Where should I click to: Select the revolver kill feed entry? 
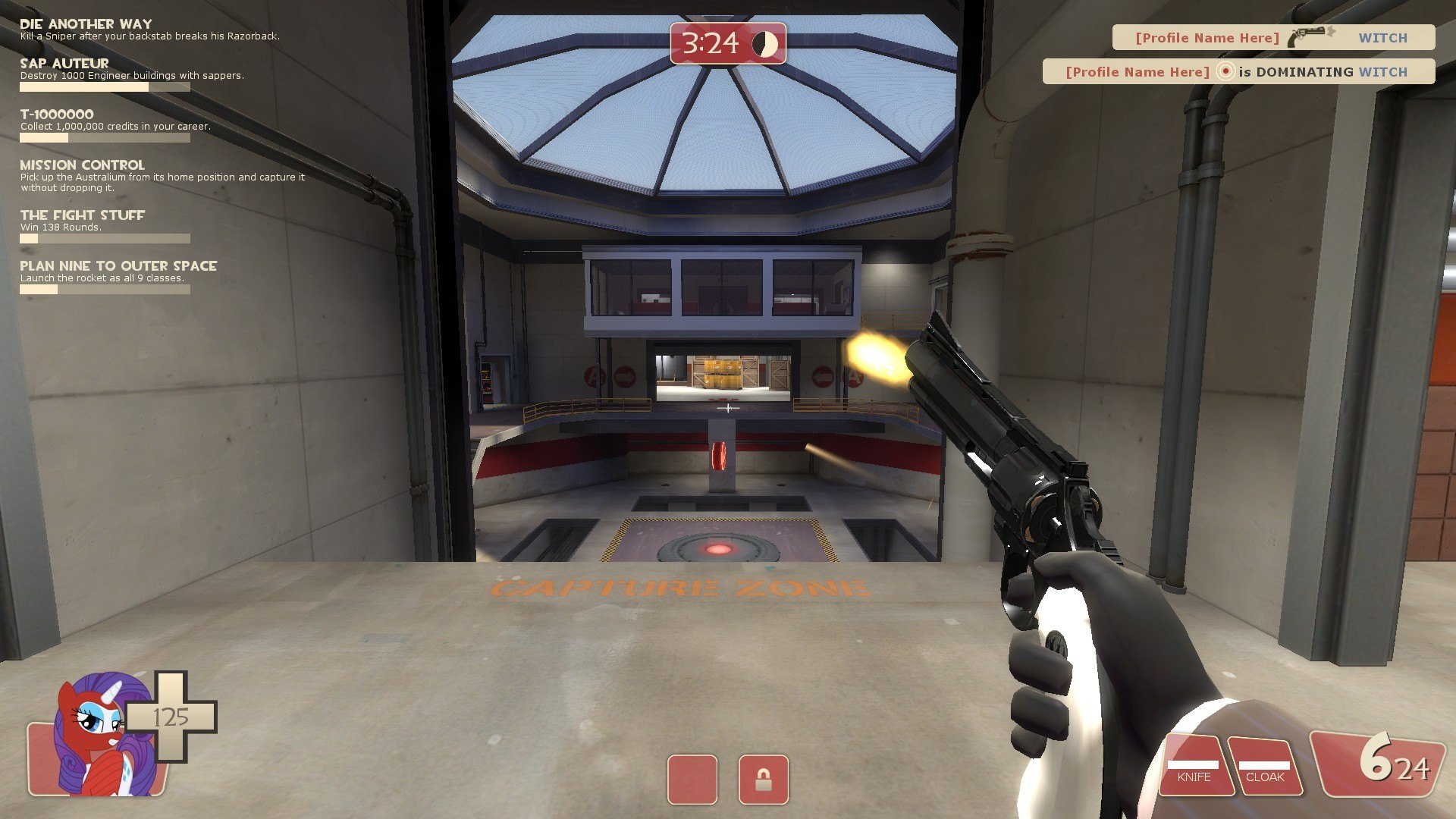1272,37
